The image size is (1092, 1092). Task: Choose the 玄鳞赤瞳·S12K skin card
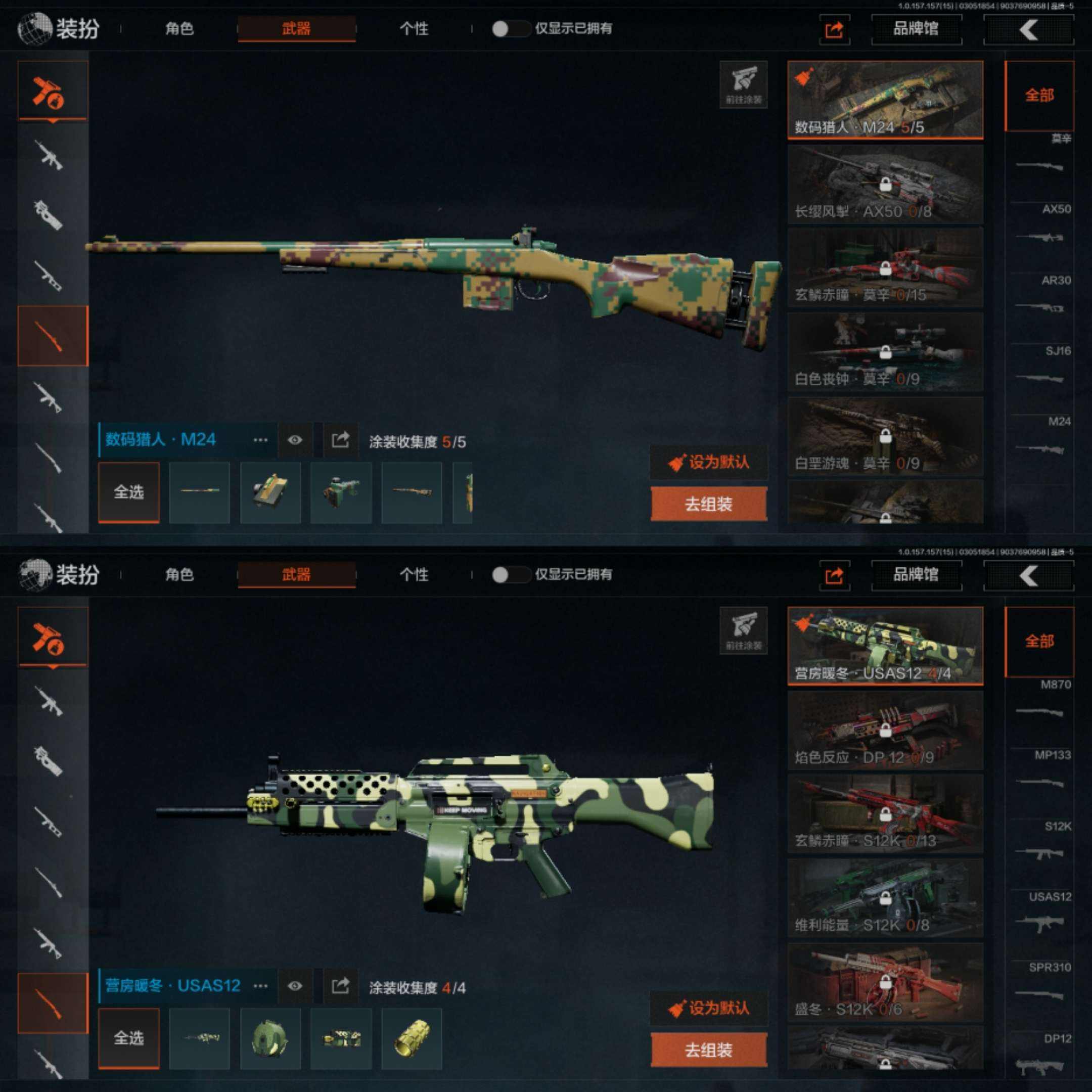[x=885, y=814]
